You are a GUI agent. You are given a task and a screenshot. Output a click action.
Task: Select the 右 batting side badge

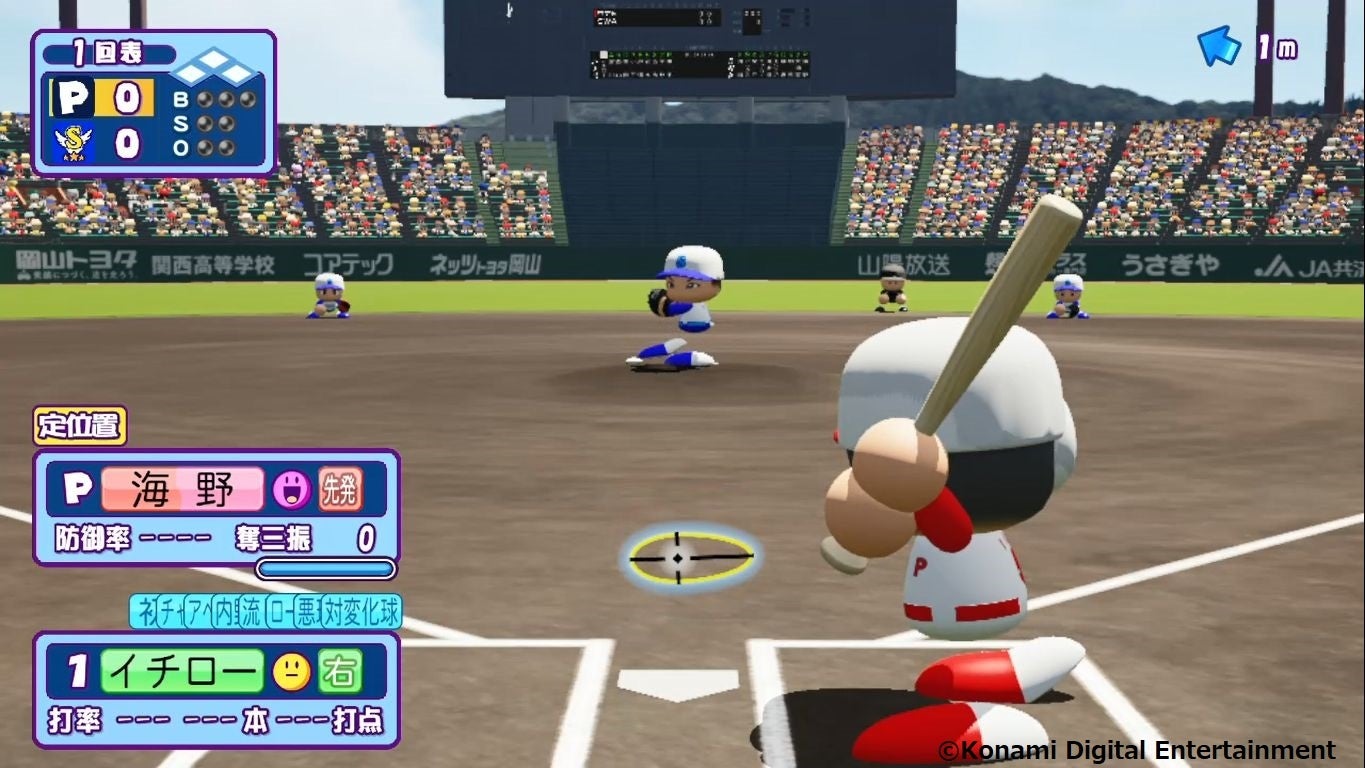pos(340,672)
